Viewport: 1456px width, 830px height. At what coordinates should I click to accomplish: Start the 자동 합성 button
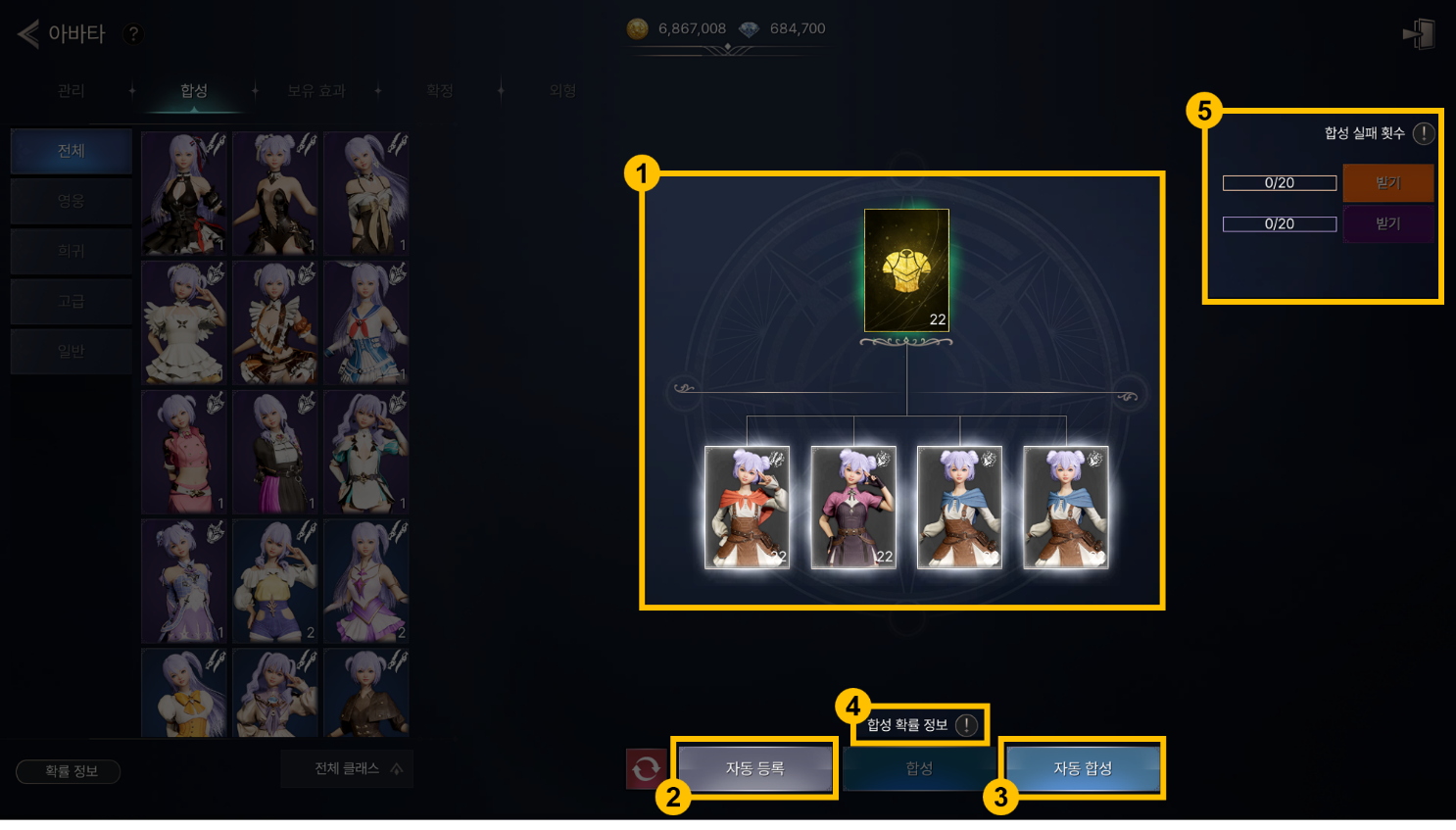[1083, 768]
